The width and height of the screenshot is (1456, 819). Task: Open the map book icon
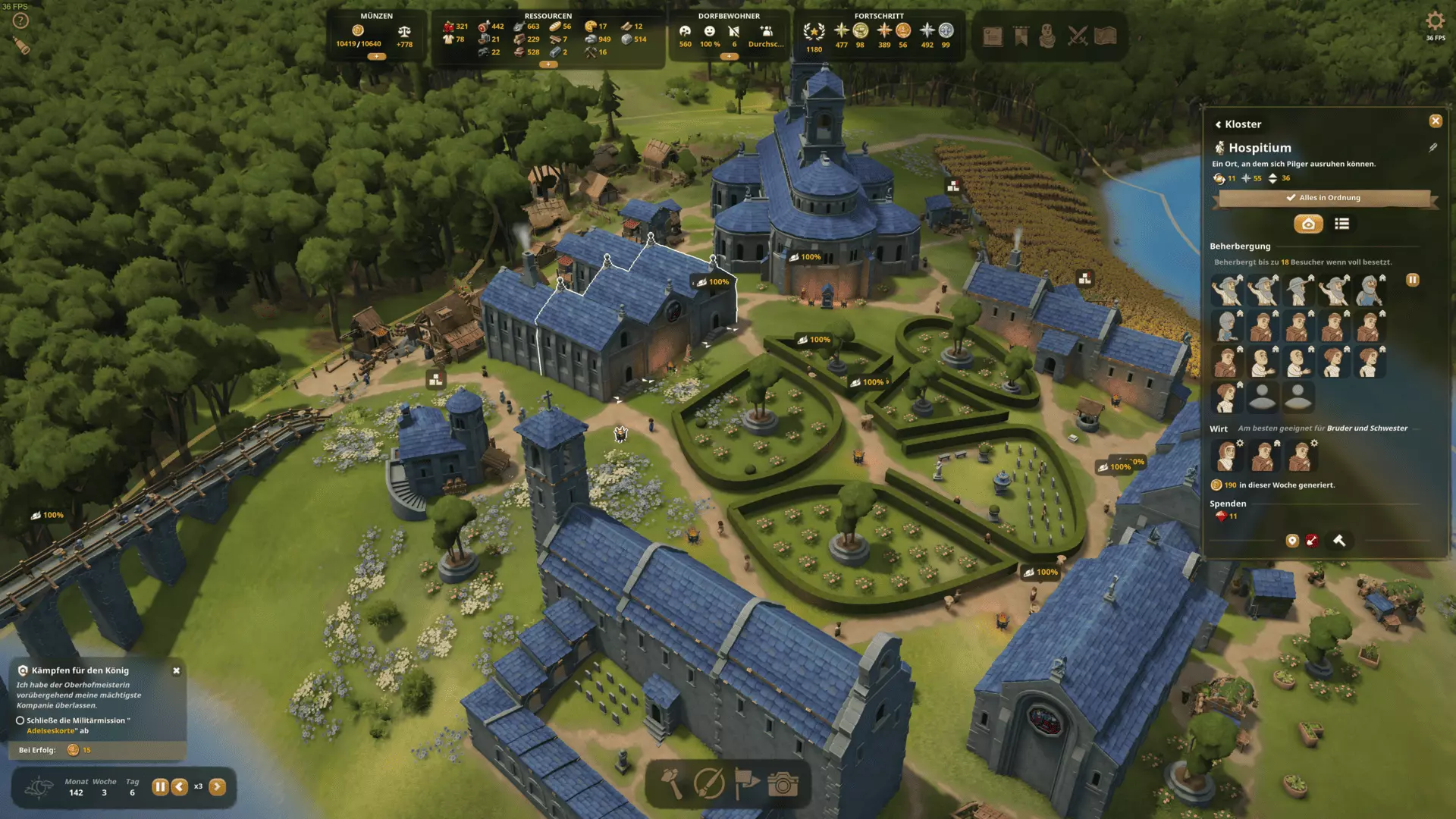click(x=1106, y=36)
